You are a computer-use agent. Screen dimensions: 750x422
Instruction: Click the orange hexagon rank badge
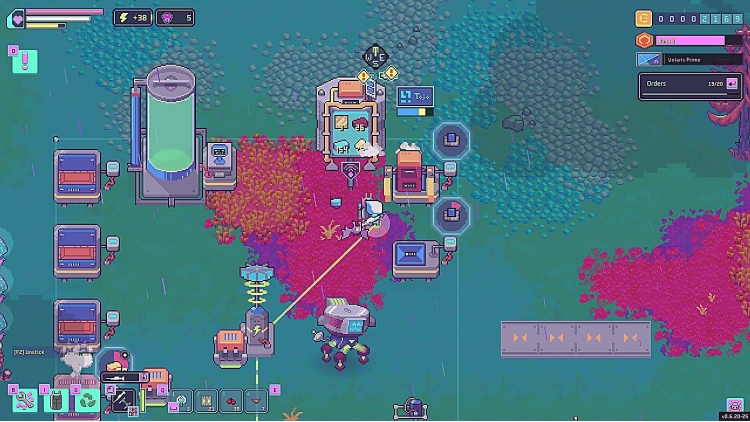645,40
